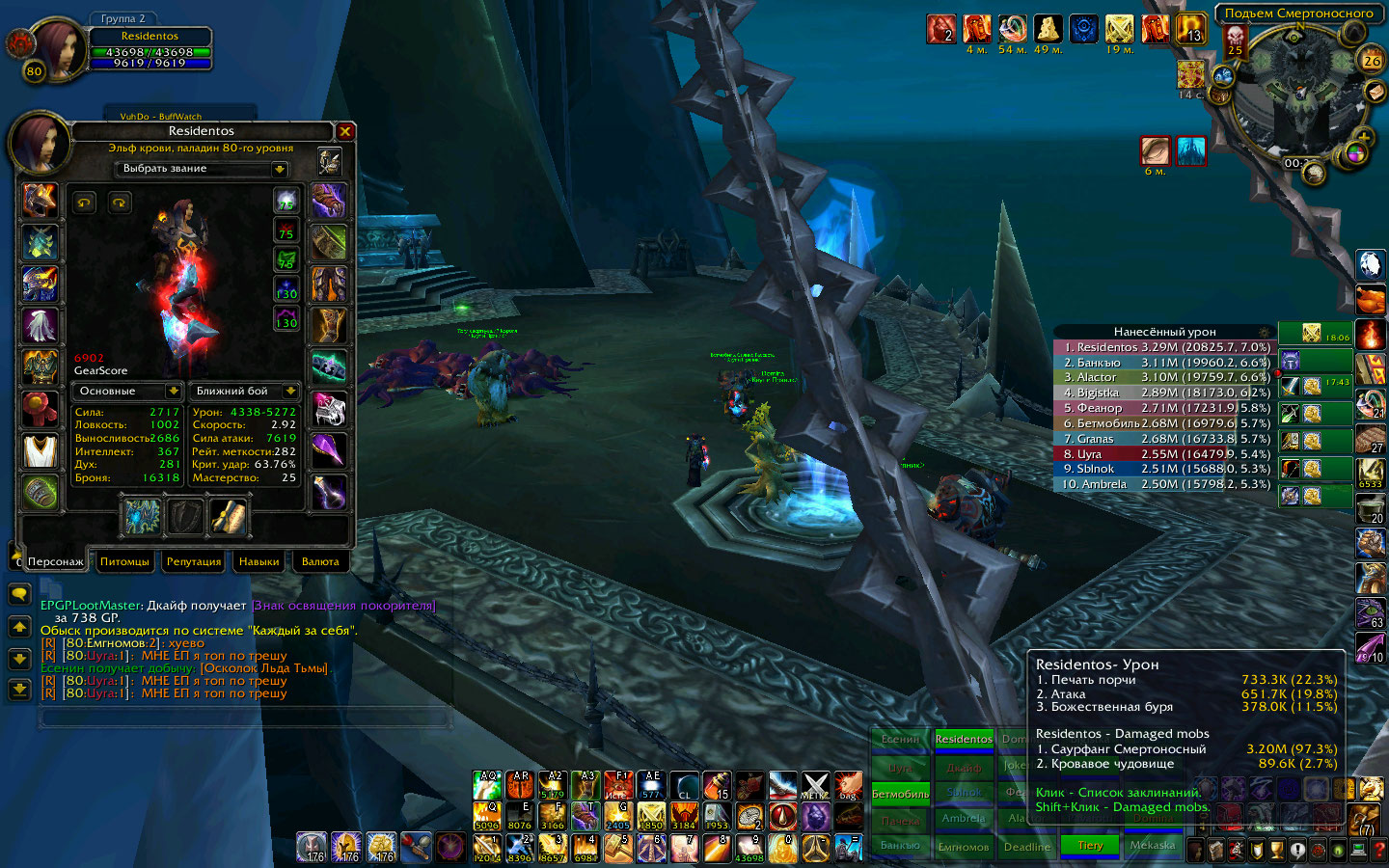Screen dimensions: 1389x868
Task: Select Residentos row in damage meter
Action: (x=1164, y=347)
